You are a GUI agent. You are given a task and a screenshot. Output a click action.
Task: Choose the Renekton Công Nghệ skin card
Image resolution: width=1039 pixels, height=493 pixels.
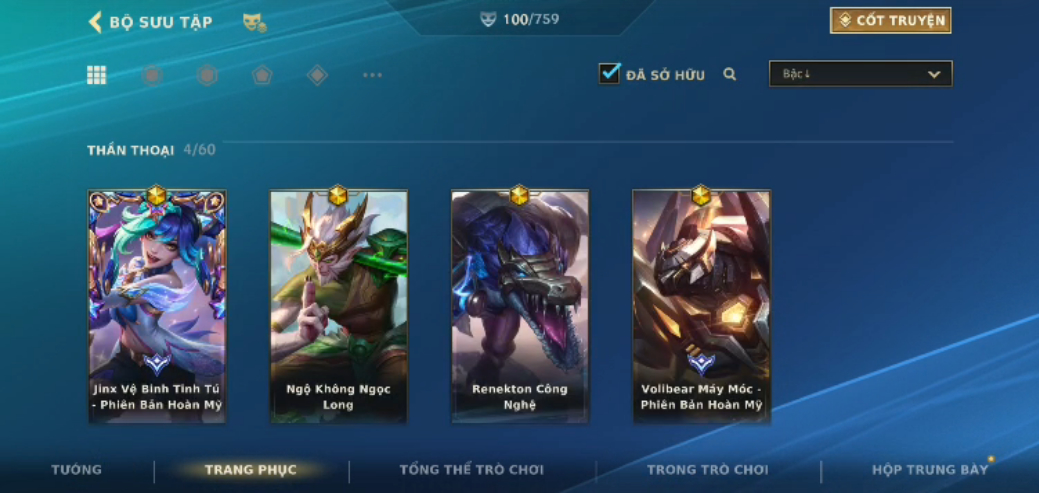tap(520, 305)
